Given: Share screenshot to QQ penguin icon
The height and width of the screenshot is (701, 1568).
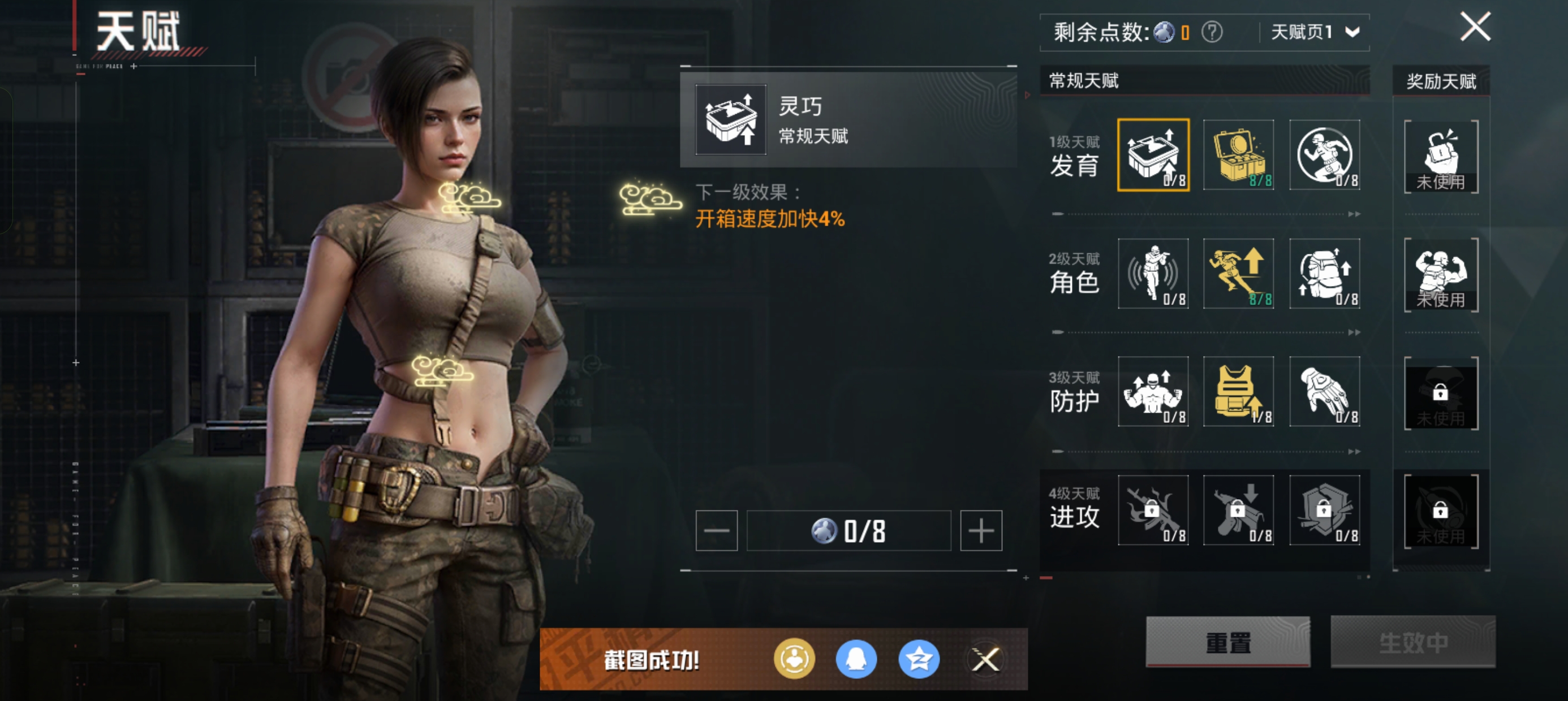Looking at the screenshot, I should coord(856,659).
